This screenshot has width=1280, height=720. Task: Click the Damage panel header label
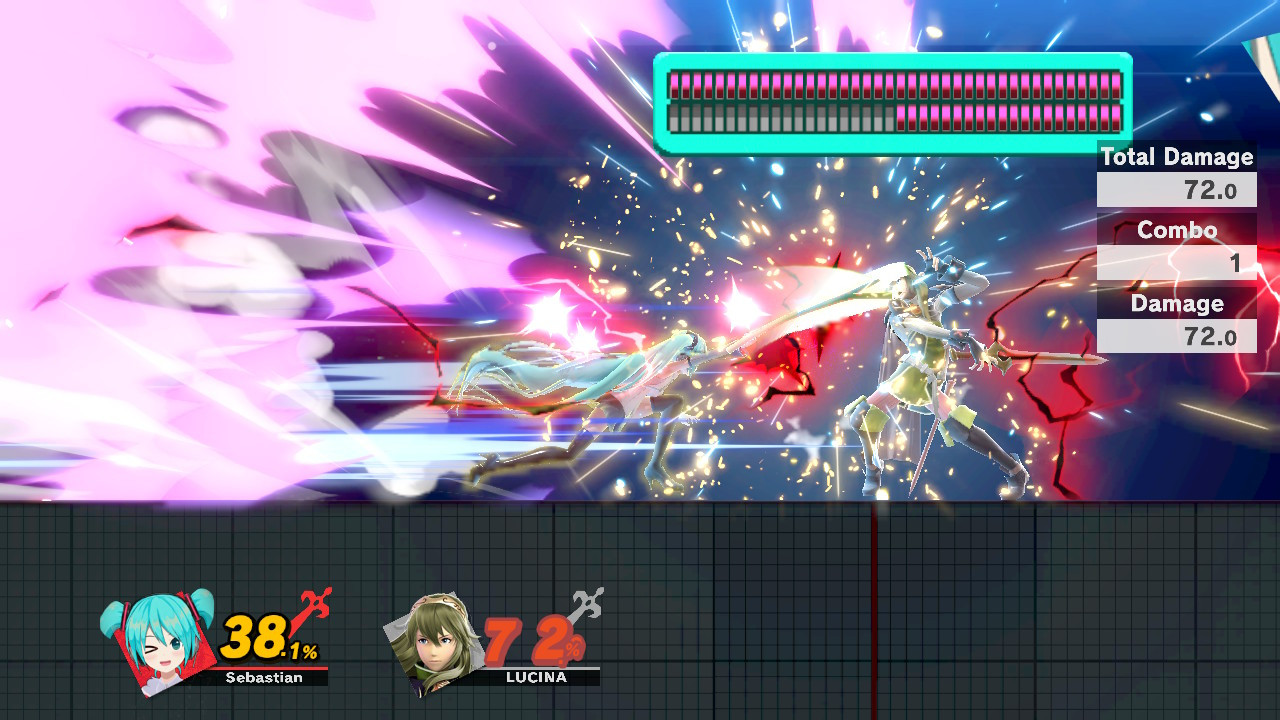pyautogui.click(x=1176, y=304)
